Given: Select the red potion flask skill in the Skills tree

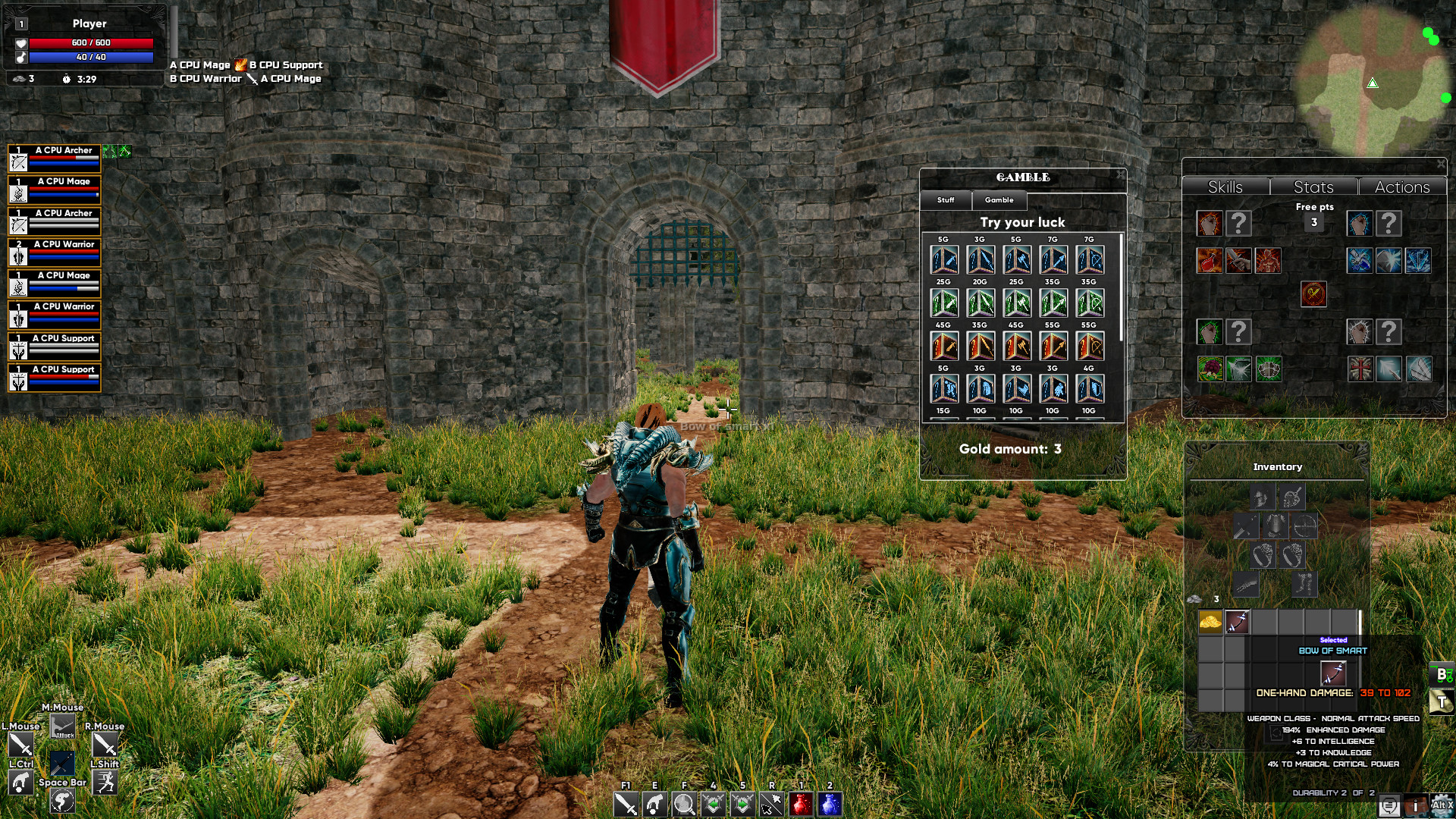Looking at the screenshot, I should [x=1210, y=261].
